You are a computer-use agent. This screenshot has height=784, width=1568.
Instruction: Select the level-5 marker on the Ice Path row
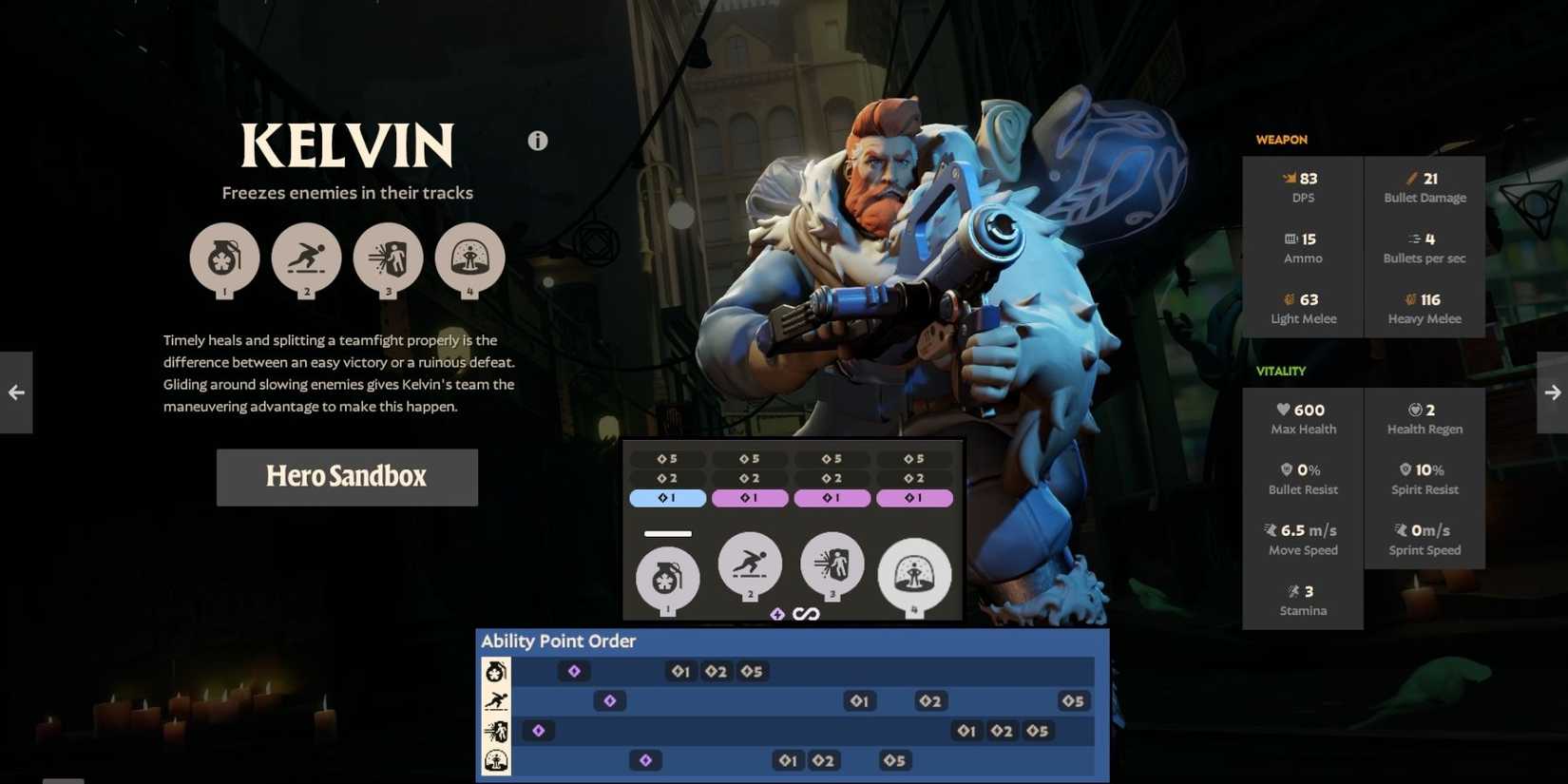[1074, 701]
